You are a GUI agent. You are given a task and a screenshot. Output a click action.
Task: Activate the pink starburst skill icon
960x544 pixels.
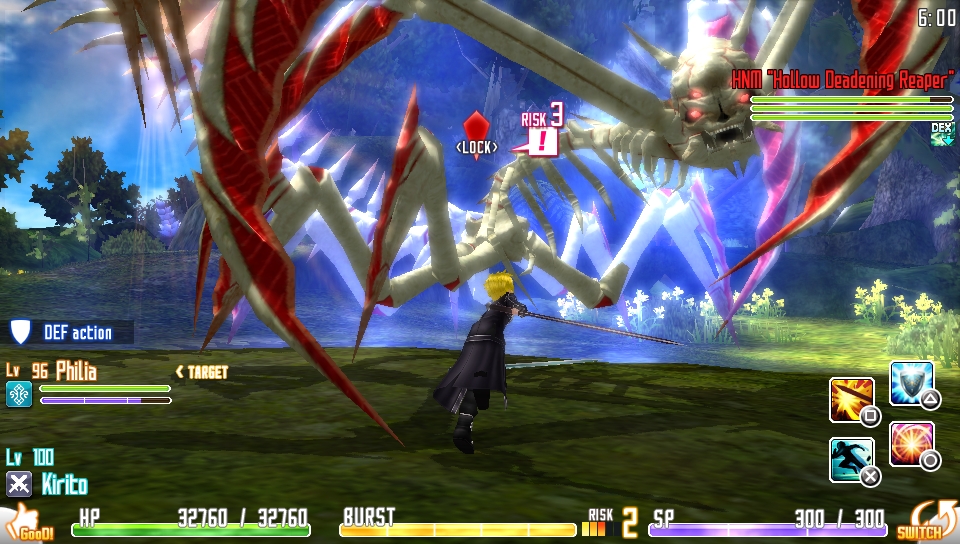pyautogui.click(x=910, y=442)
